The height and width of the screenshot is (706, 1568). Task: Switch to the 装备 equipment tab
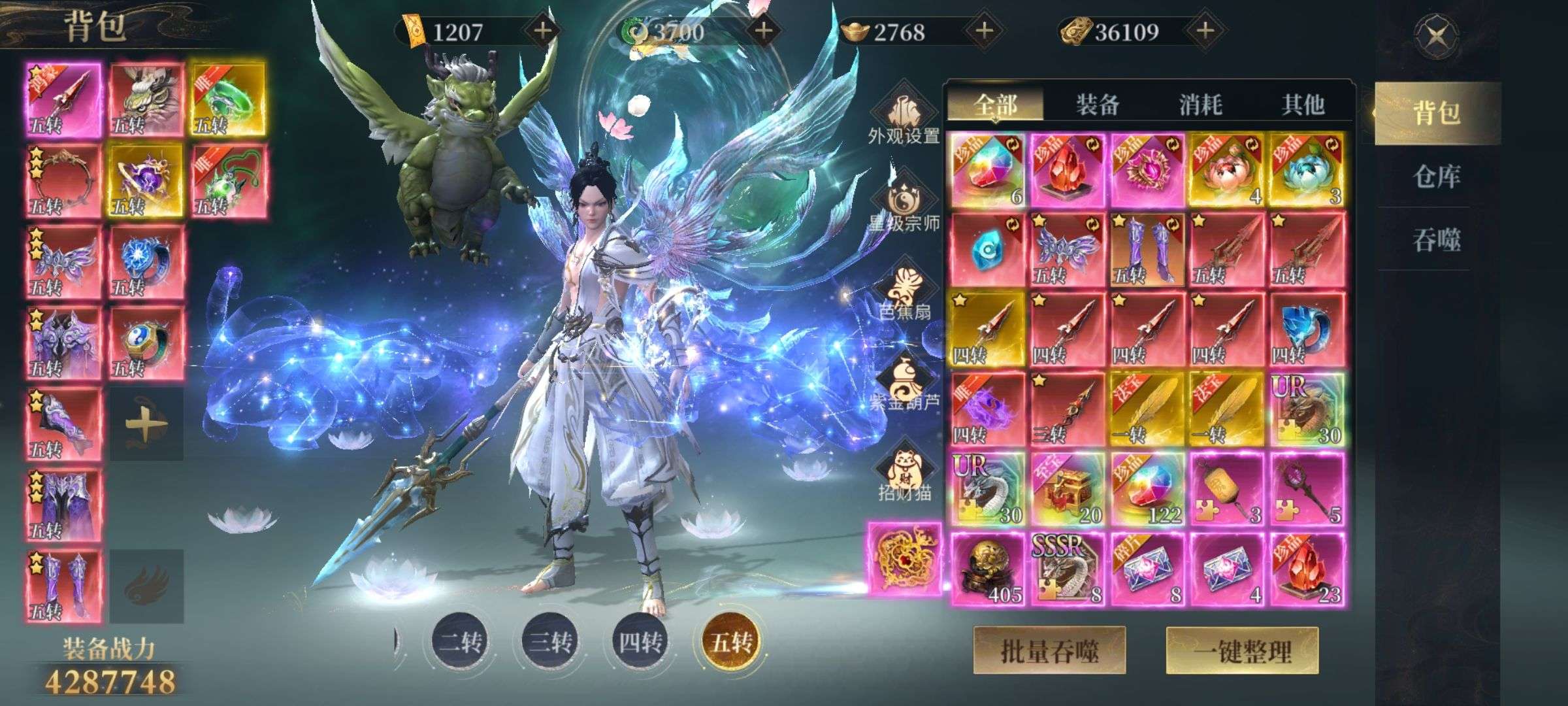(1098, 105)
